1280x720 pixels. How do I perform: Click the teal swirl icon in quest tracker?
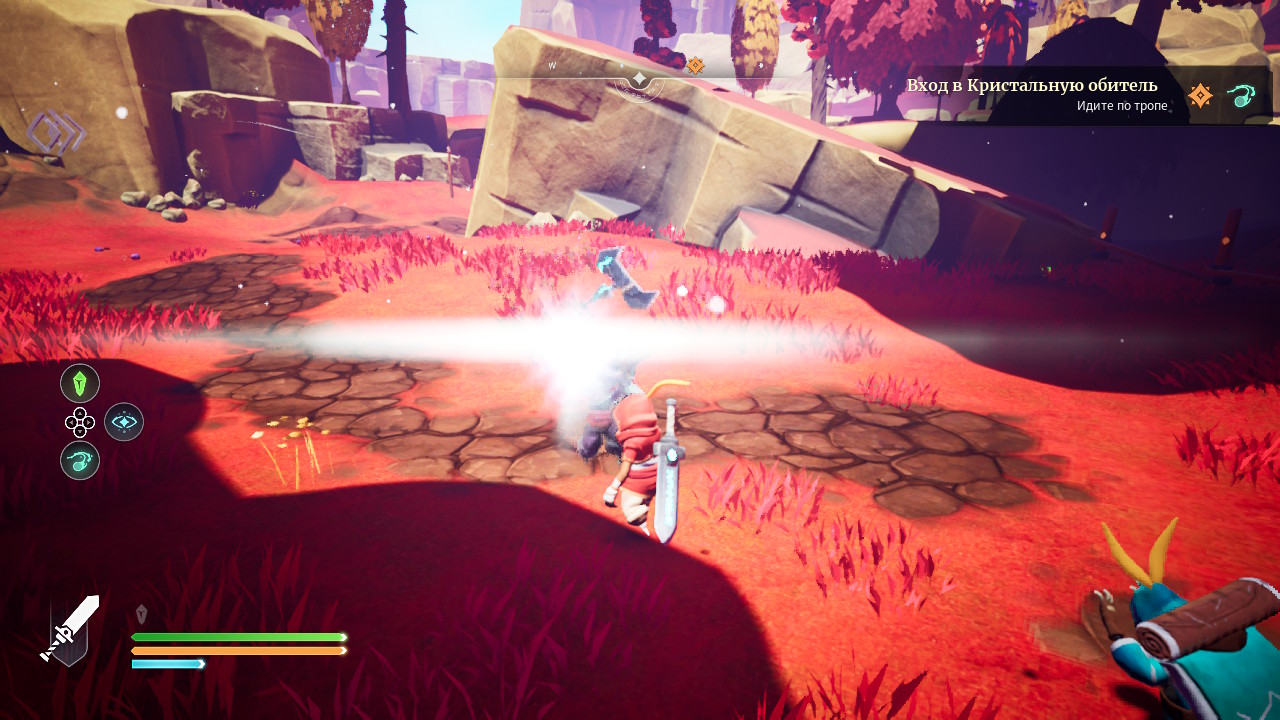pos(1241,96)
